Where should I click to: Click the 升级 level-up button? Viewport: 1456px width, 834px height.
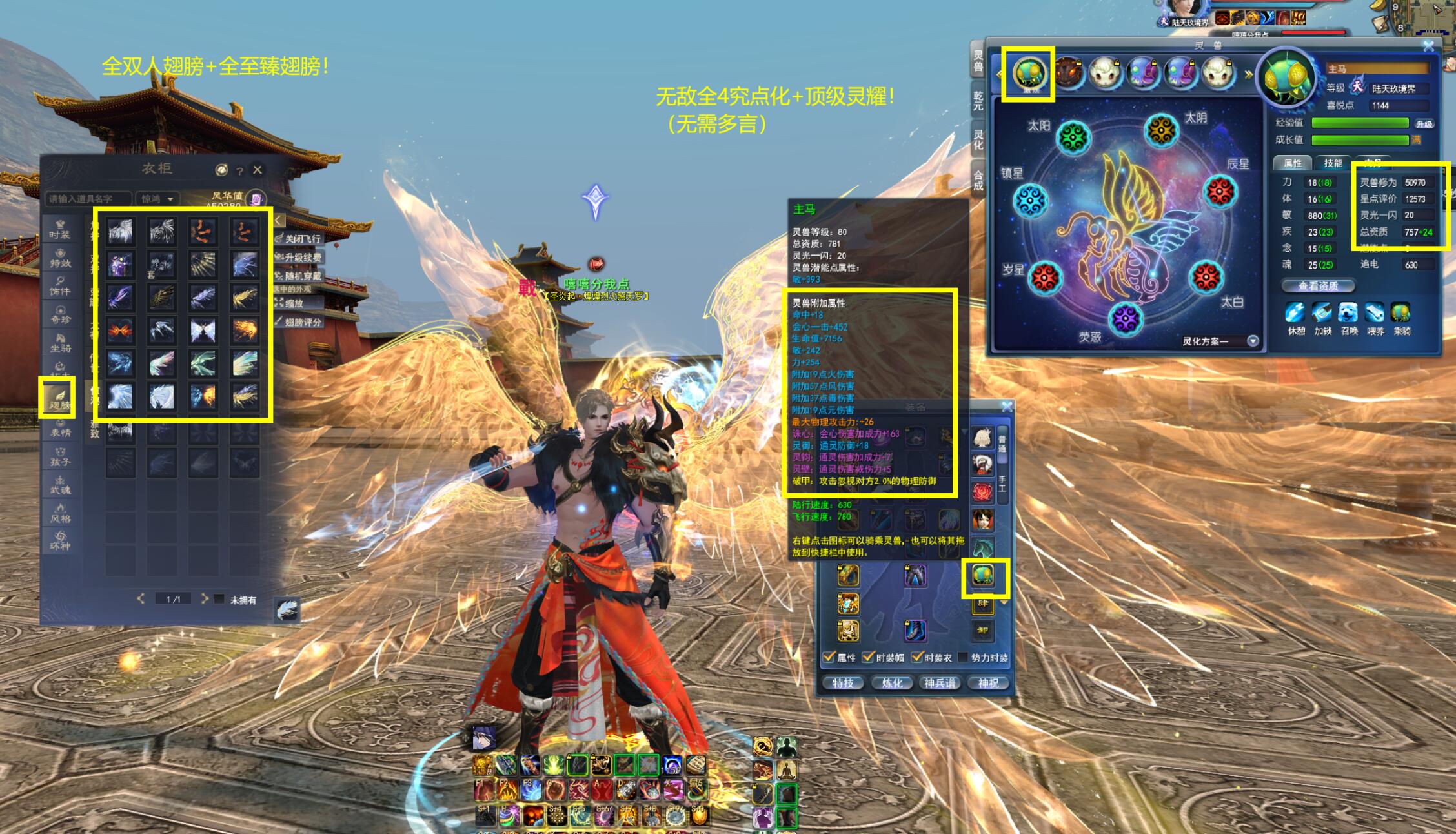pyautogui.click(x=1424, y=123)
